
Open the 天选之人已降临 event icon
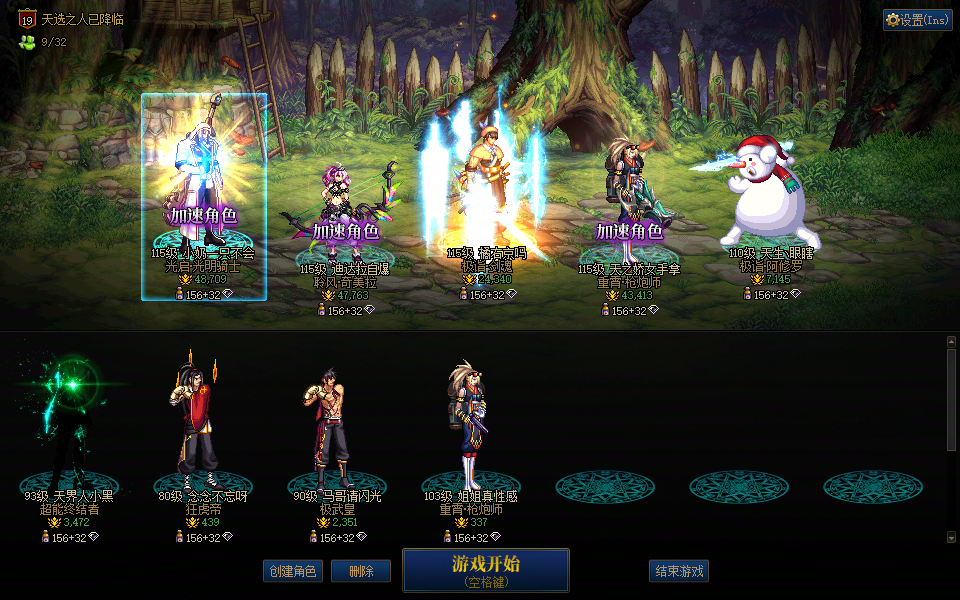point(27,19)
